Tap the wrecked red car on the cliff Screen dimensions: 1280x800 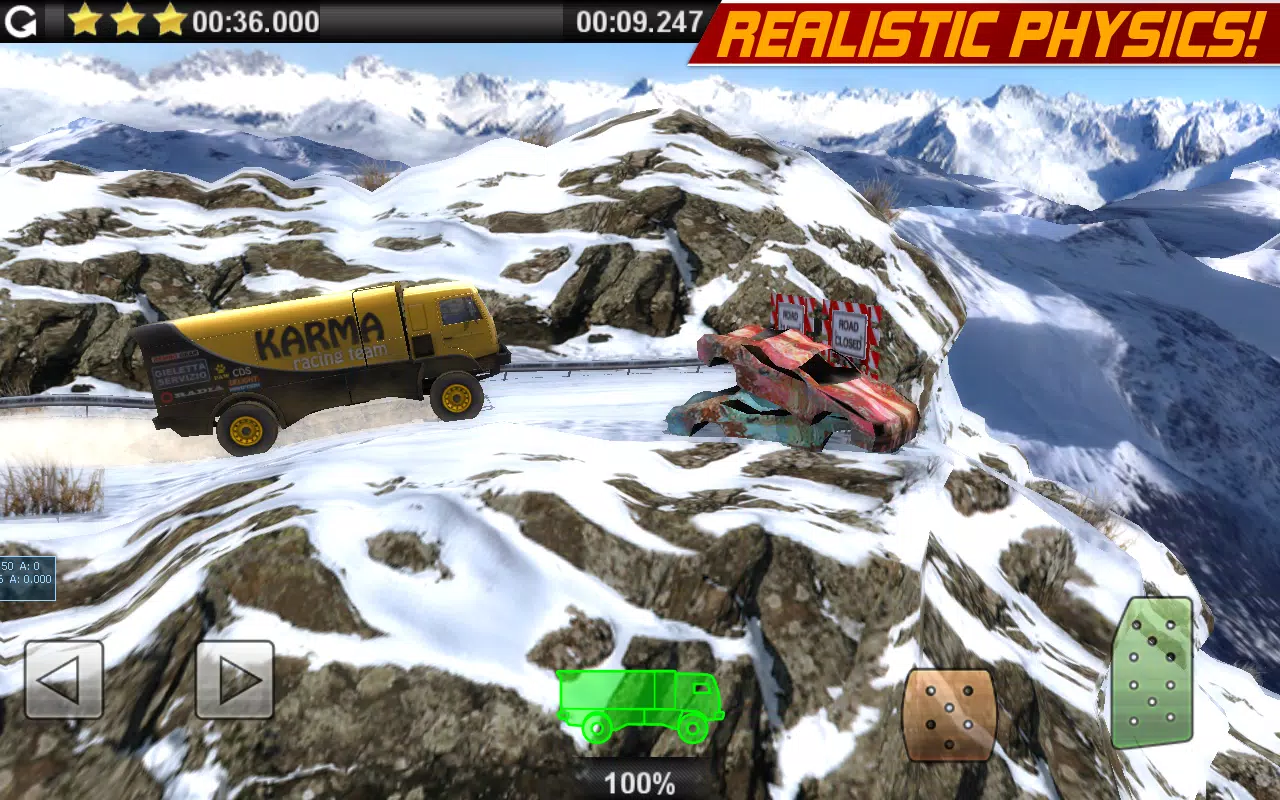(800, 395)
